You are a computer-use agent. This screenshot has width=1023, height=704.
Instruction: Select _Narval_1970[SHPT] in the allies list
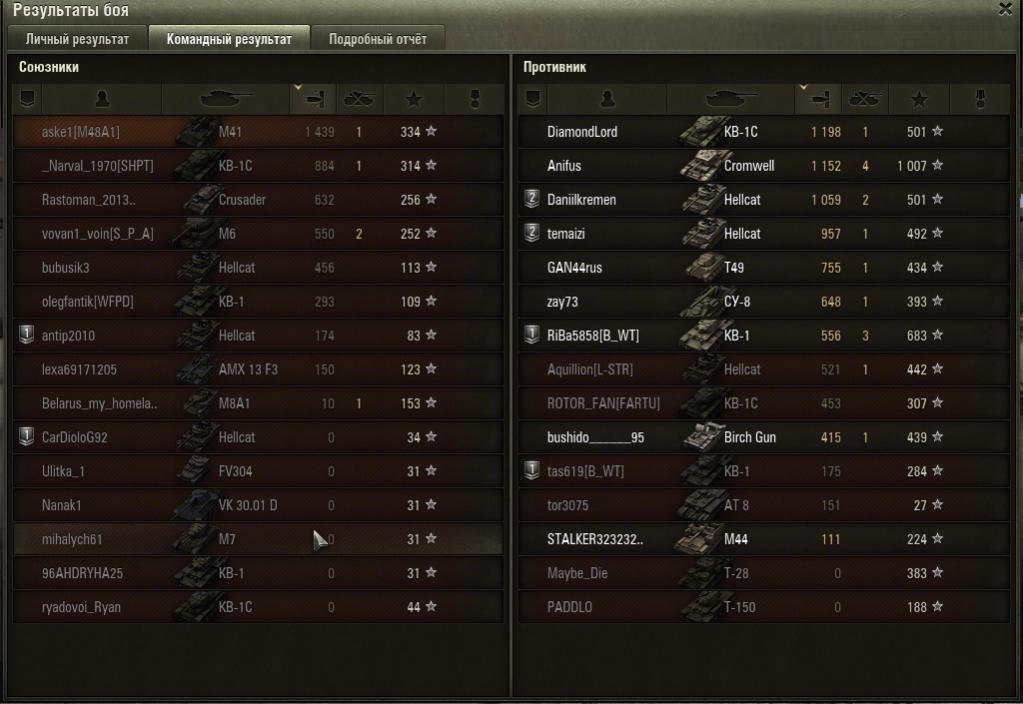(257, 166)
